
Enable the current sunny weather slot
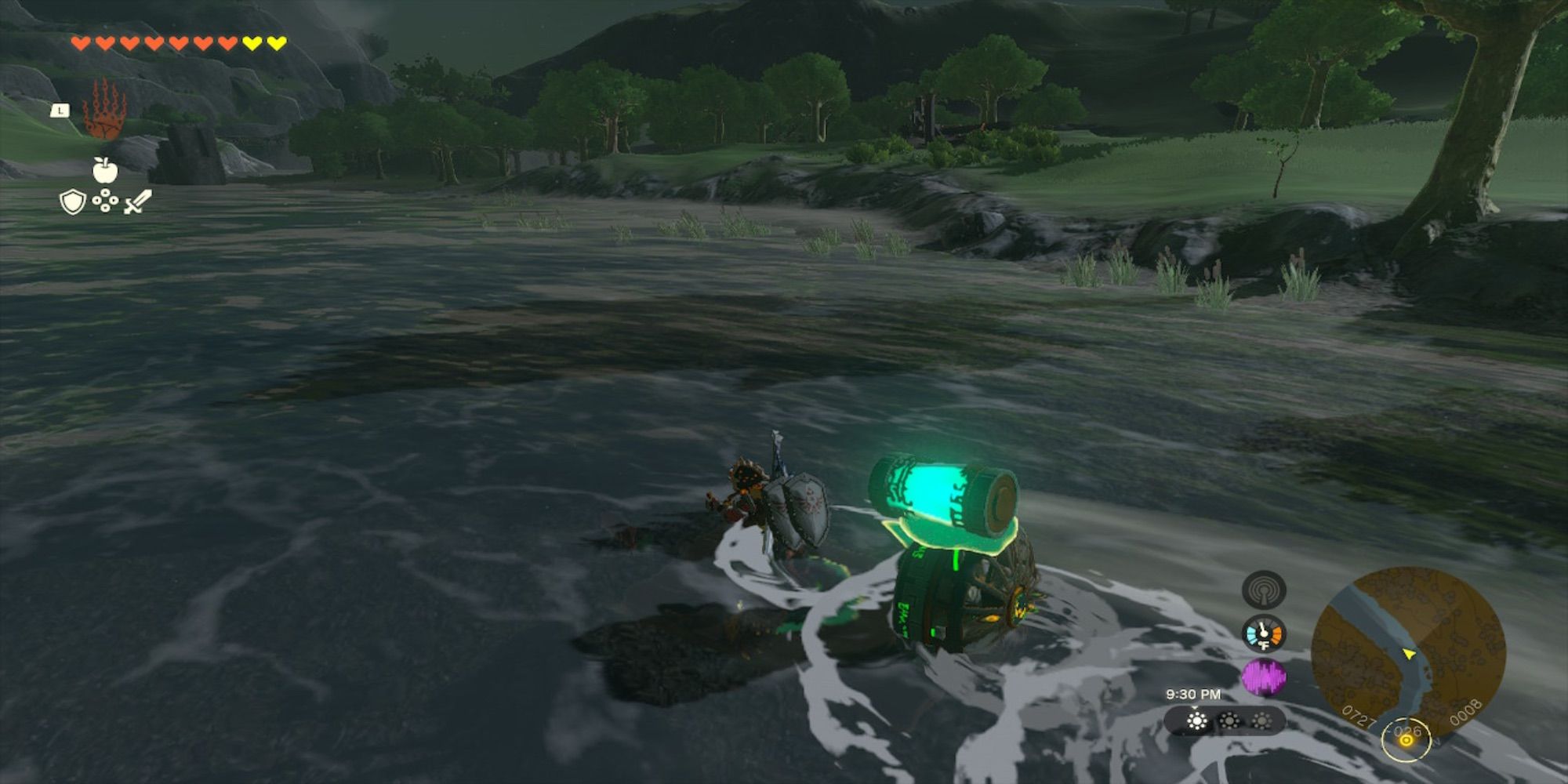coord(1196,721)
